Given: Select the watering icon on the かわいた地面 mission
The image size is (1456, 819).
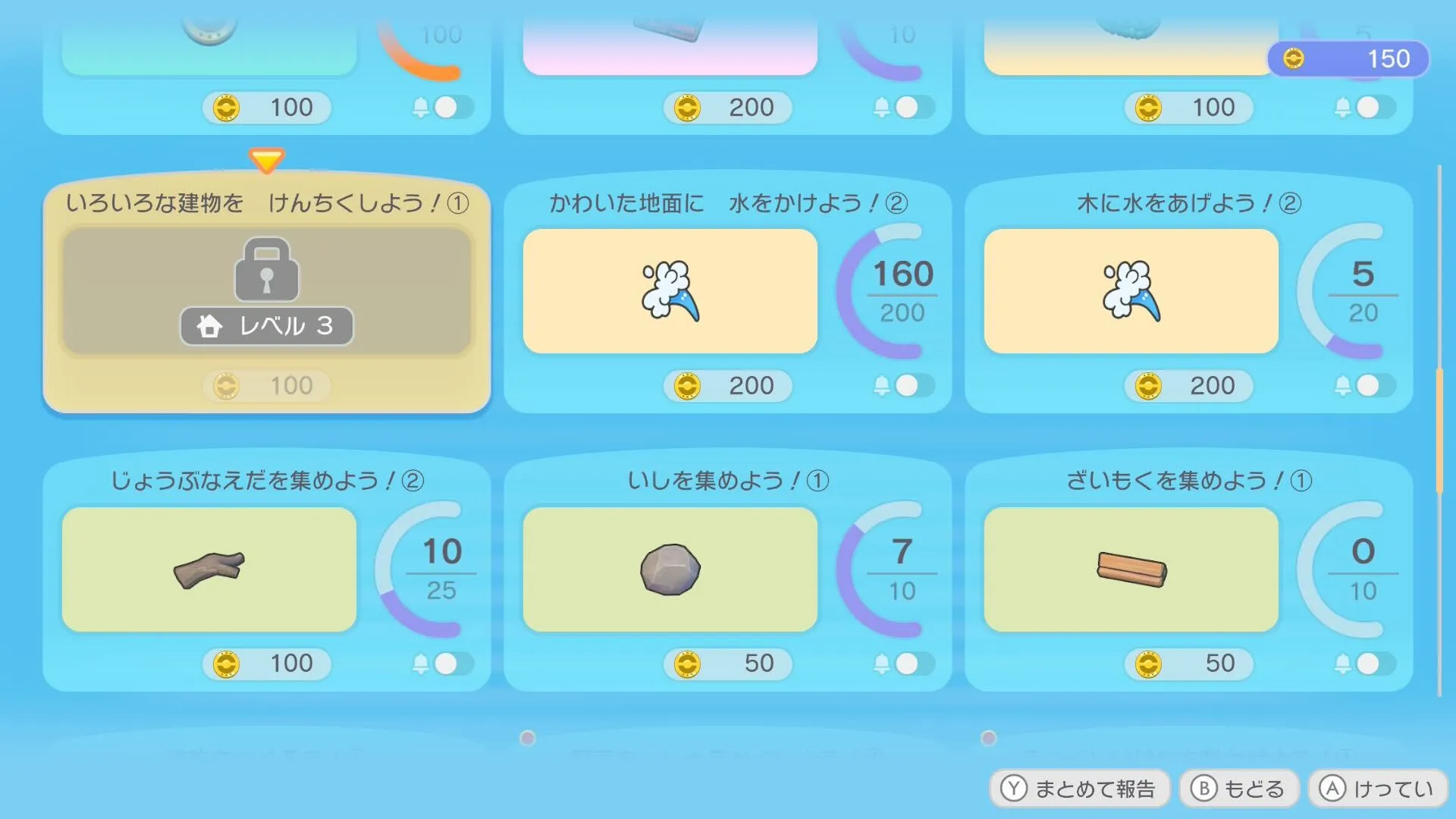Looking at the screenshot, I should 670,291.
